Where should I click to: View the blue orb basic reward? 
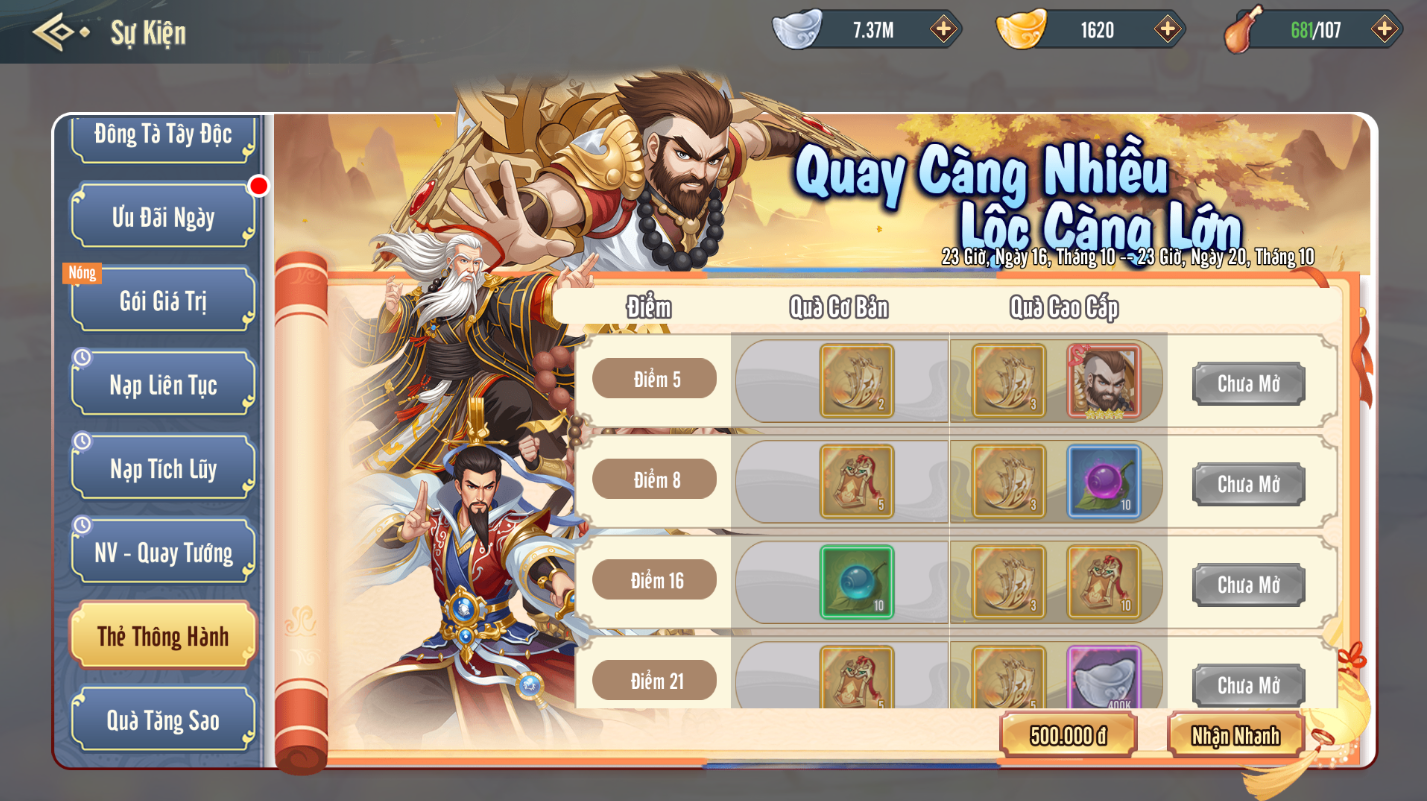point(857,582)
